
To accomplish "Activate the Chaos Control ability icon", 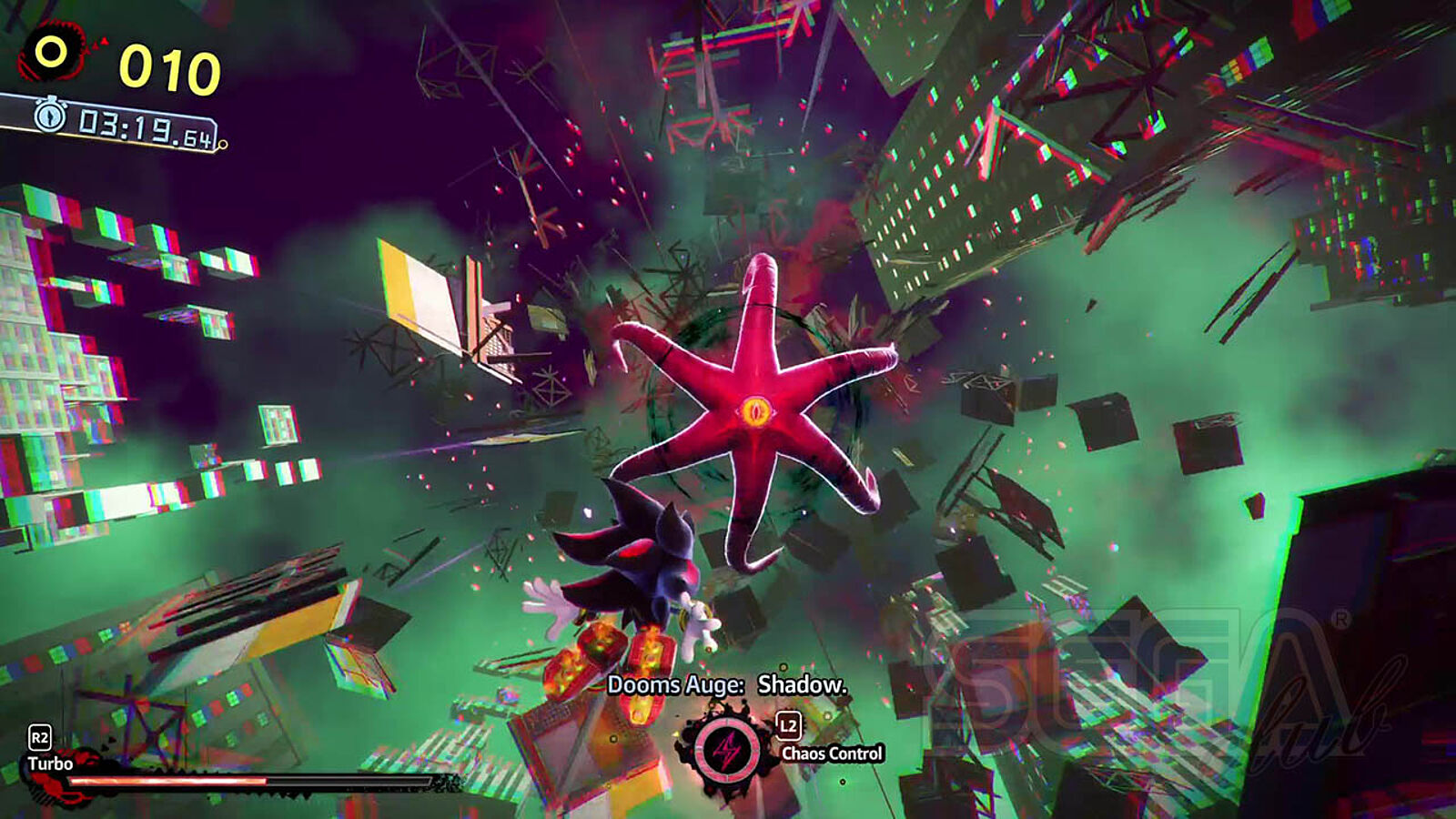I will pyautogui.click(x=726, y=752).
